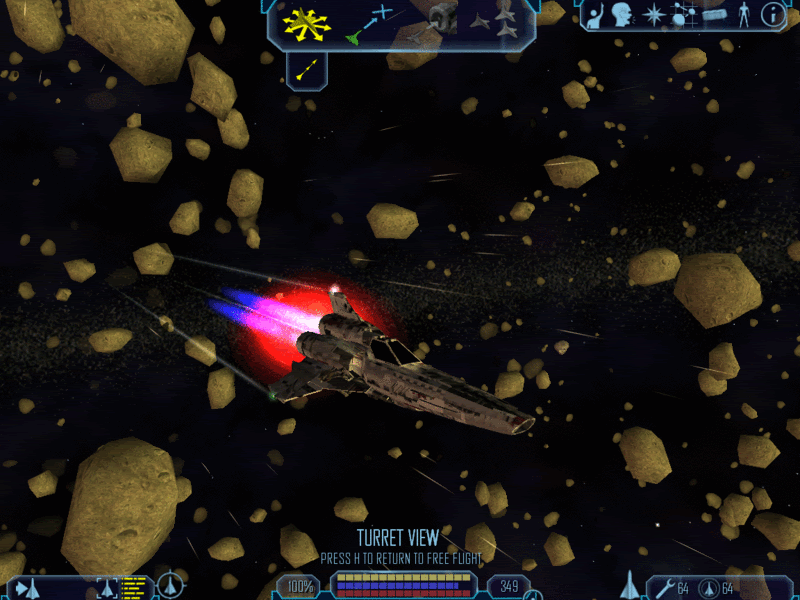Image resolution: width=800 pixels, height=600 pixels.
Task: Click the grey cargo cylinder icon
Action: pyautogui.click(x=713, y=15)
